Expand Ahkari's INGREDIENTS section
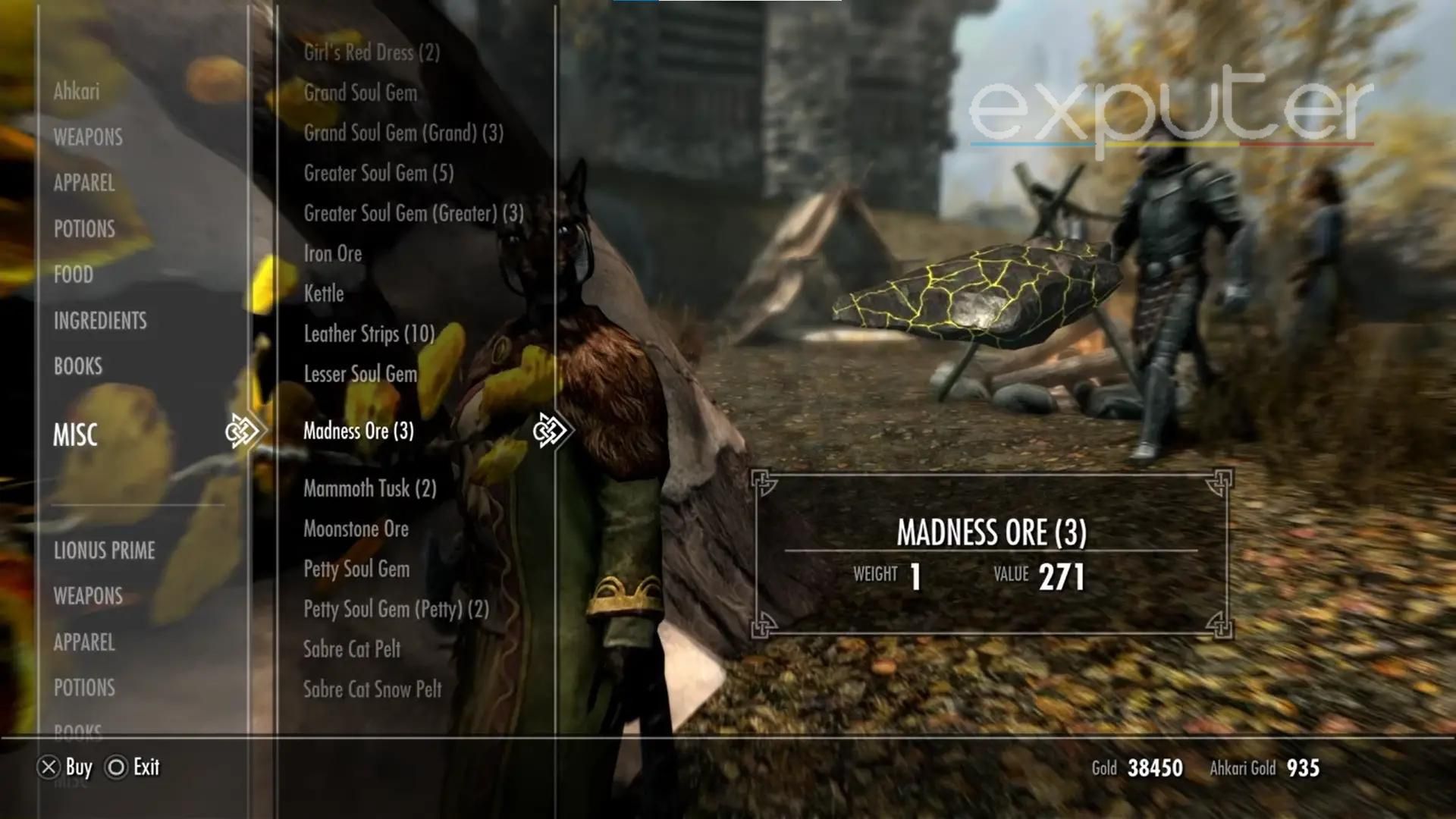This screenshot has height=819, width=1456. [x=99, y=320]
